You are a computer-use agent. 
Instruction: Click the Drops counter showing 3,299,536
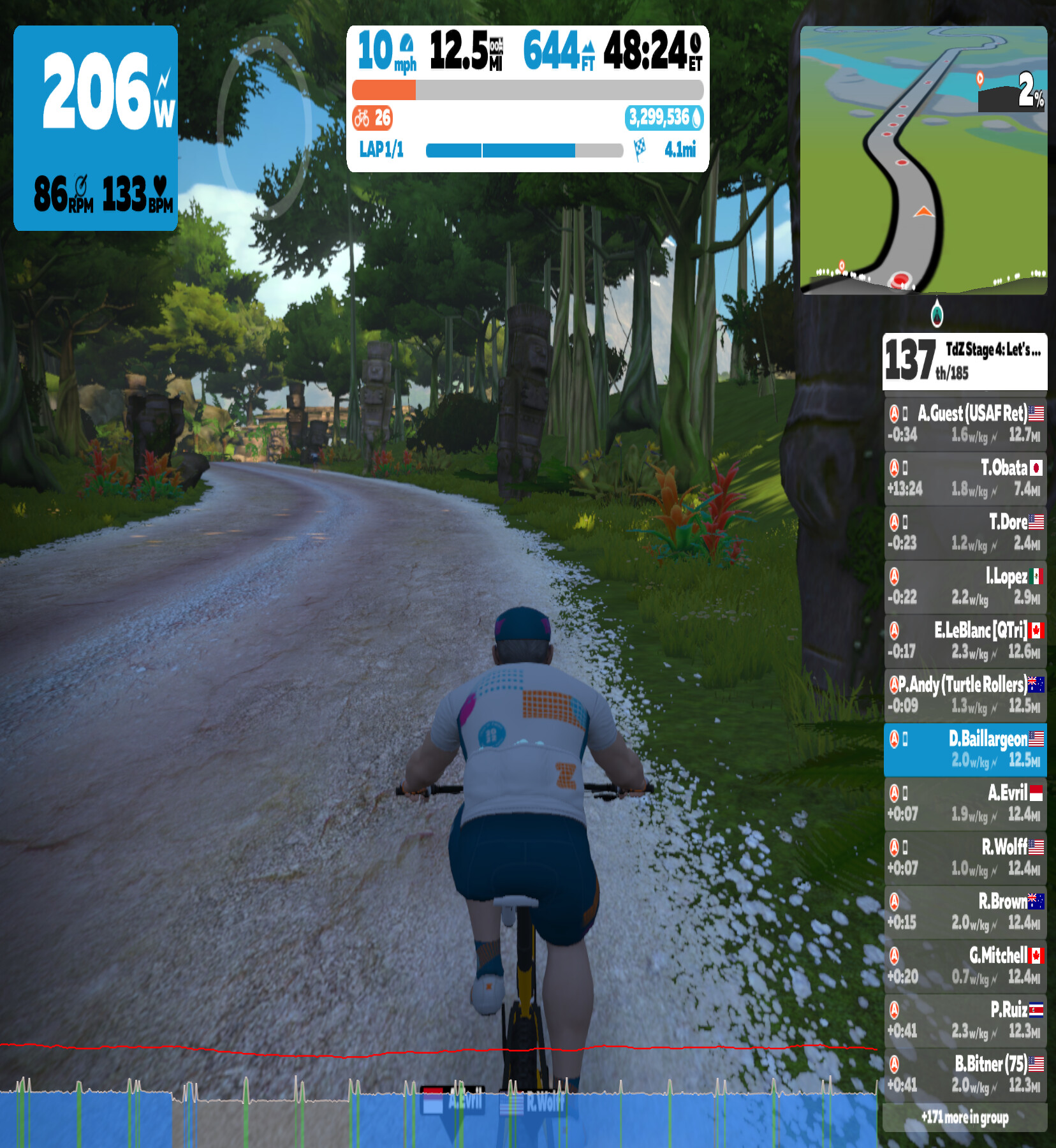(664, 118)
